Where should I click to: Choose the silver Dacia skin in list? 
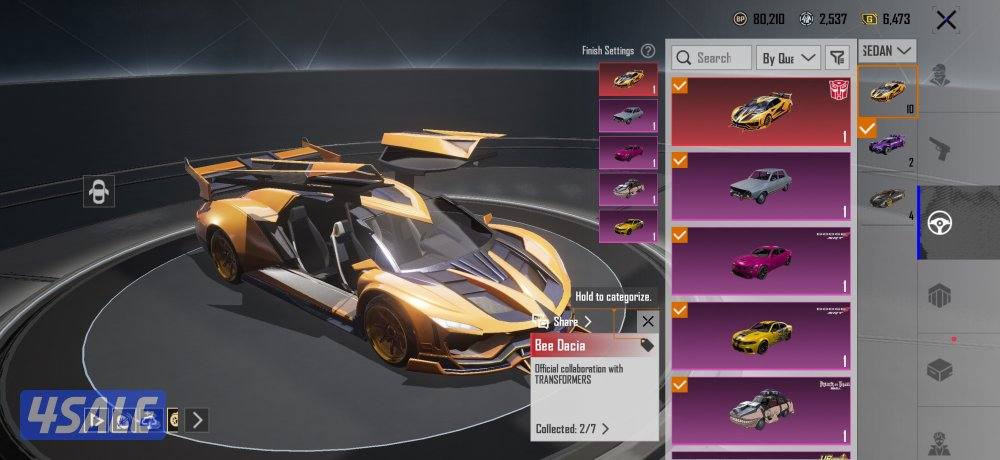click(x=762, y=186)
